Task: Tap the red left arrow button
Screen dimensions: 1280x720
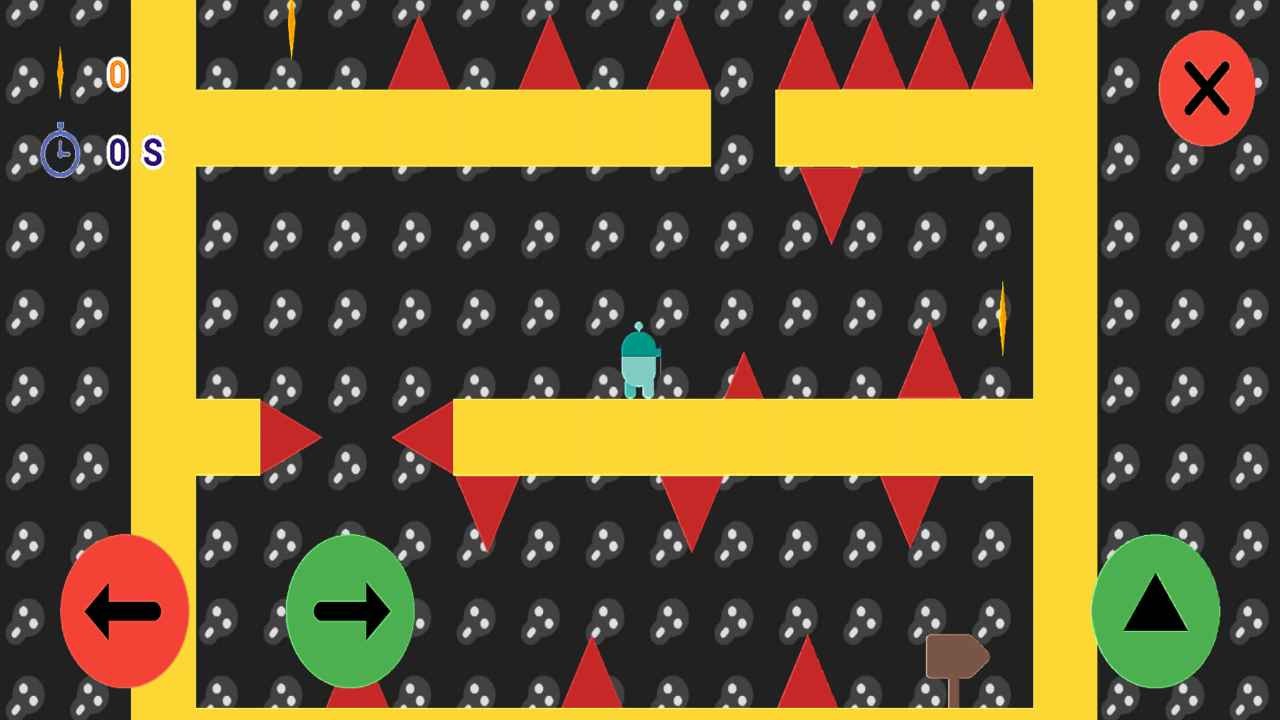Action: (125, 610)
